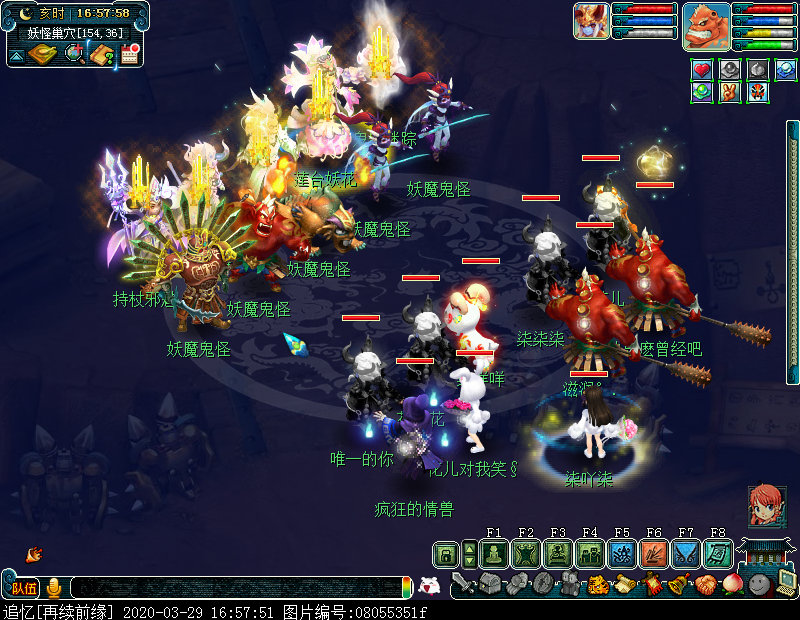
Task: Click the 队伍 team channel button
Action: pyautogui.click(x=24, y=588)
